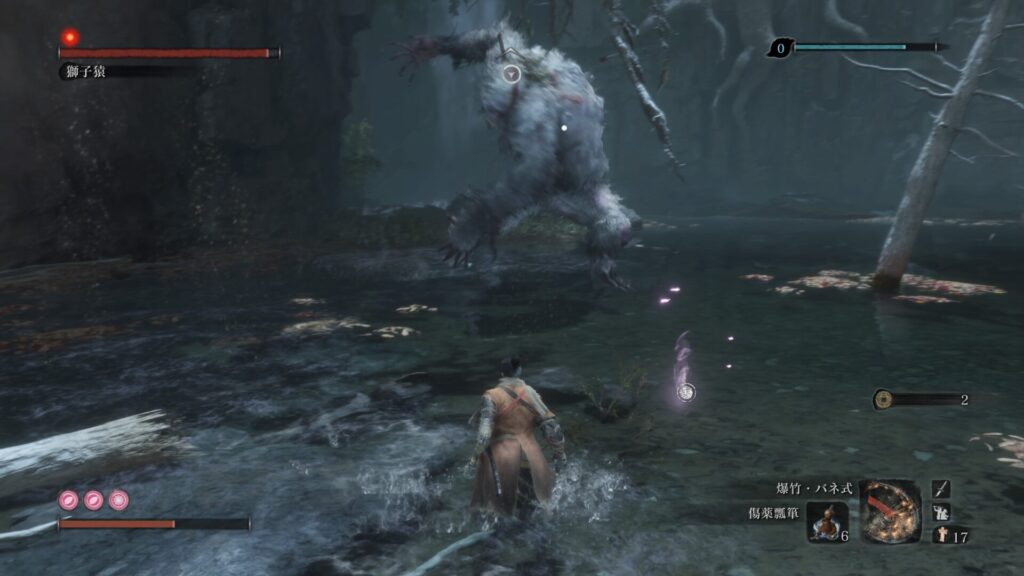This screenshot has width=1024, height=576.
Task: Click the circular lock-on reticle on the ape
Action: [511, 73]
